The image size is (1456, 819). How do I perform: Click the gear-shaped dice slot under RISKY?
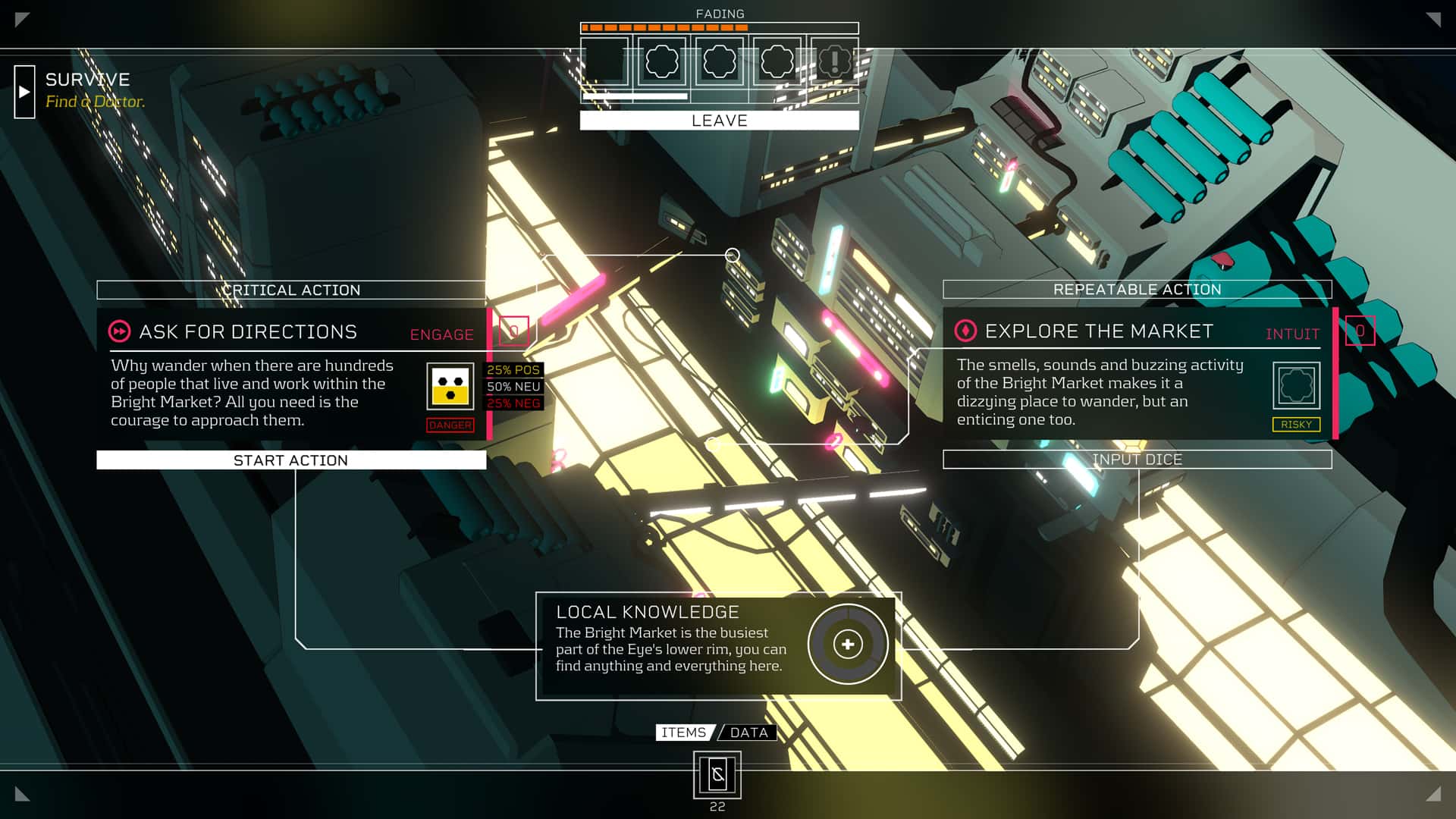pos(1296,386)
